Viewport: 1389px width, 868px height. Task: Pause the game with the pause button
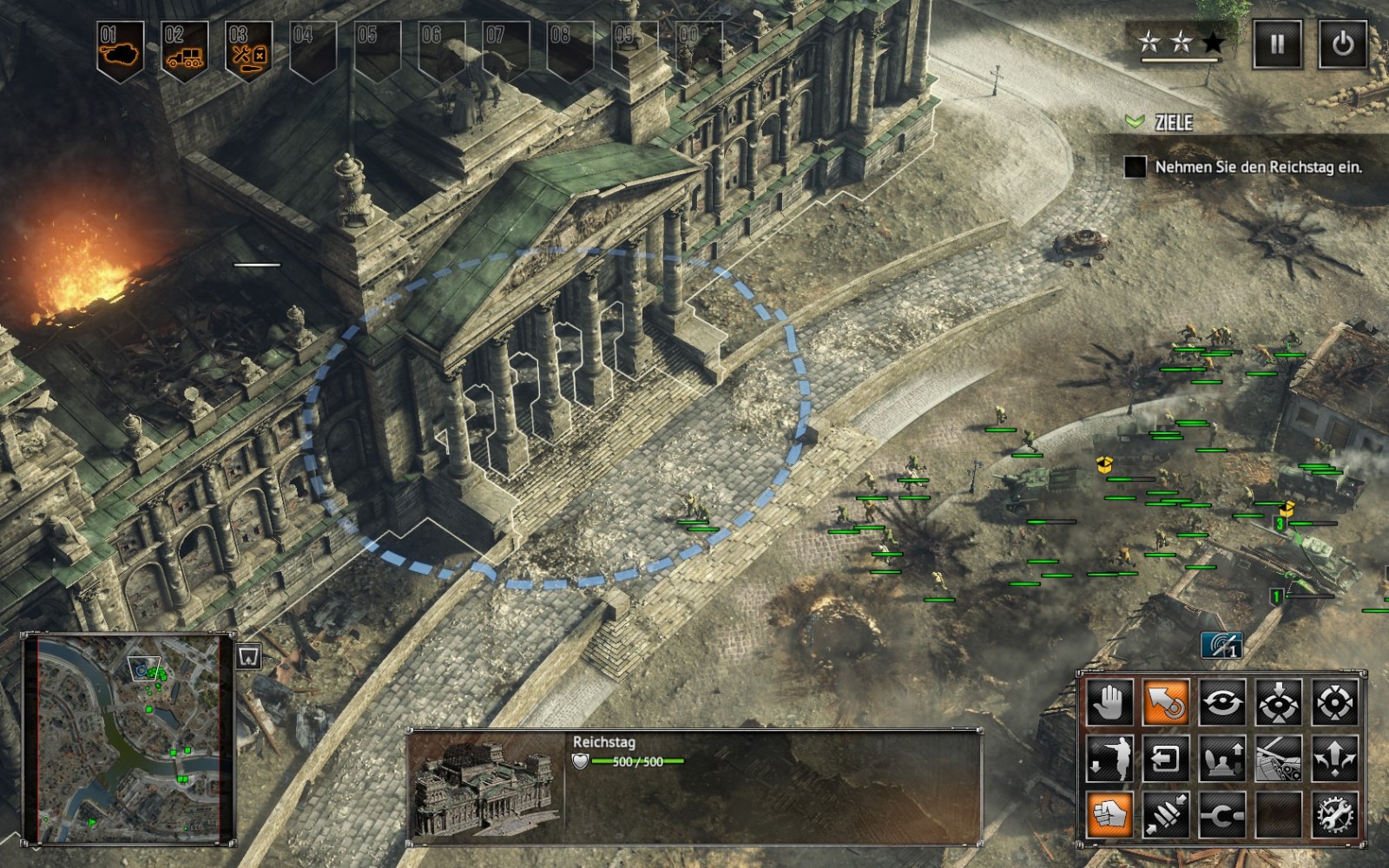(1277, 44)
